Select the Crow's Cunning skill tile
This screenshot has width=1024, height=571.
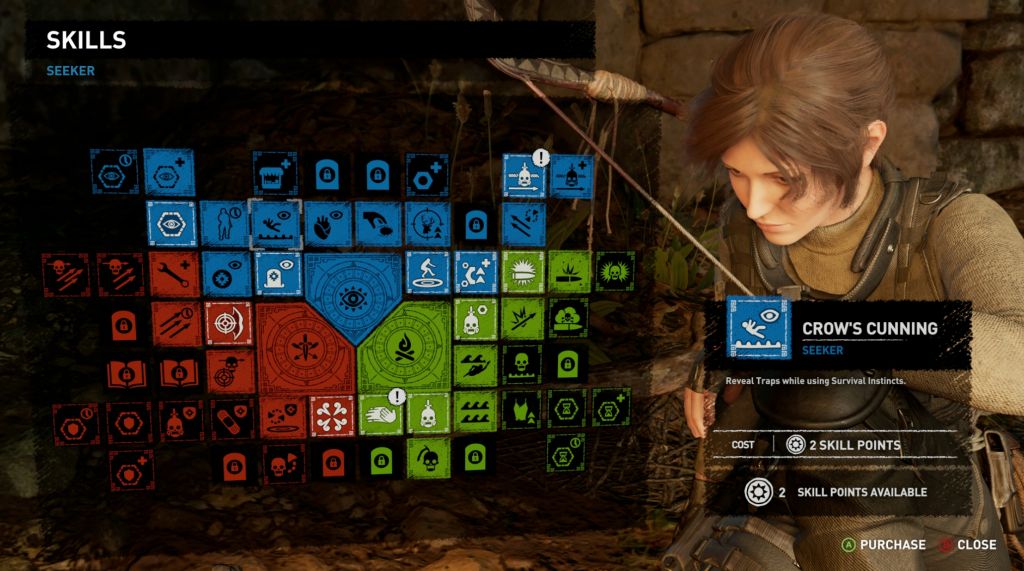pos(275,223)
